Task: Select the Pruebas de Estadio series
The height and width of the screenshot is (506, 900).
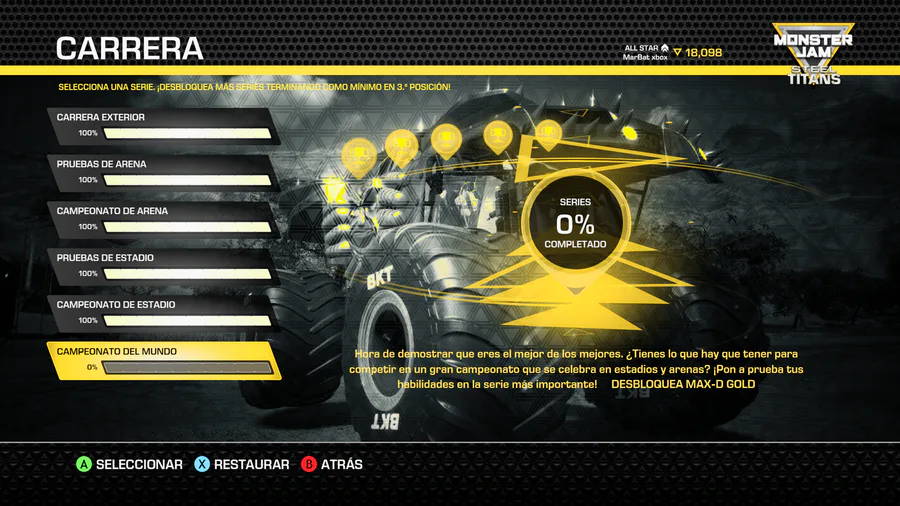Action: coord(160,265)
